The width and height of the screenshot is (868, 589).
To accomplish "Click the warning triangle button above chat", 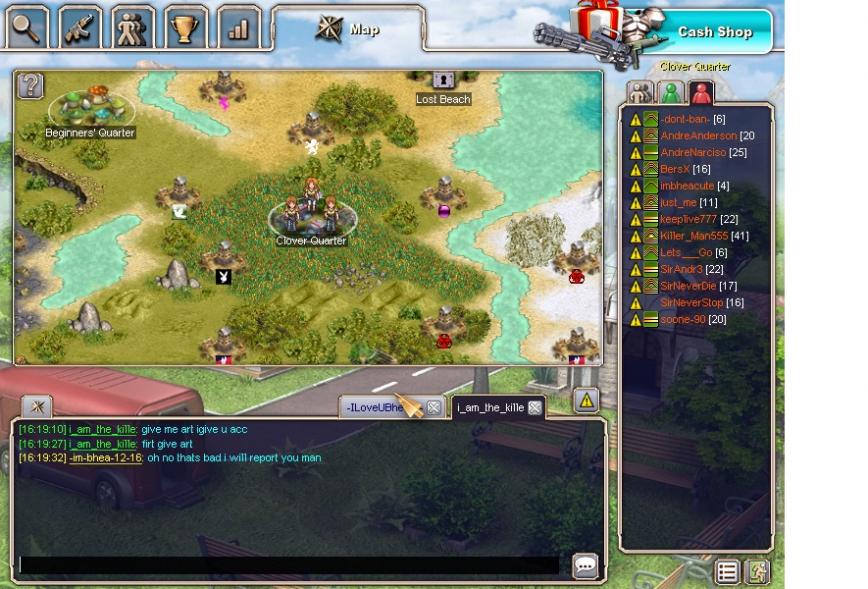I will pyautogui.click(x=586, y=400).
